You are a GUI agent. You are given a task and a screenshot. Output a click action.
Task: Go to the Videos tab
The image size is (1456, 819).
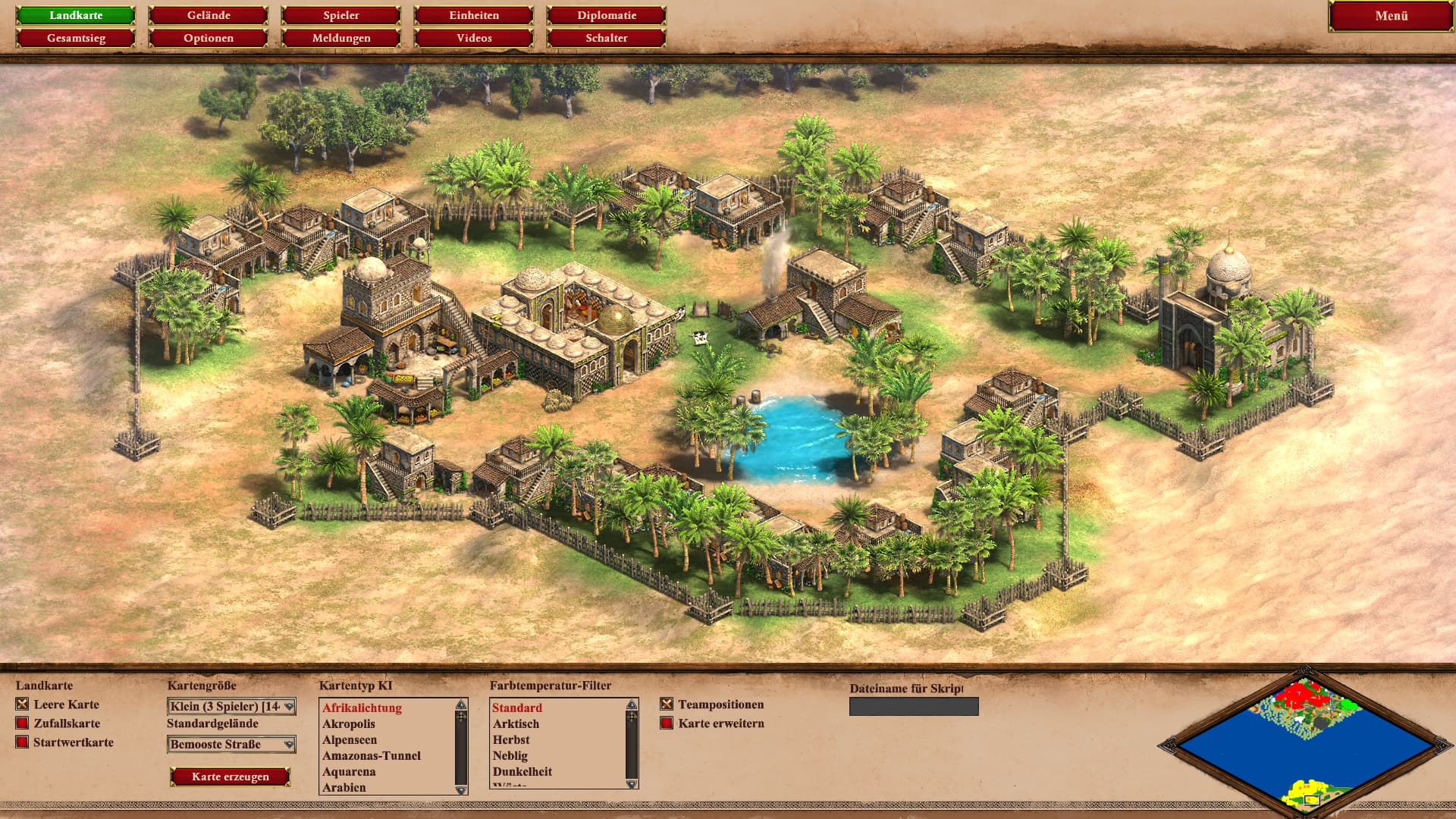(474, 38)
